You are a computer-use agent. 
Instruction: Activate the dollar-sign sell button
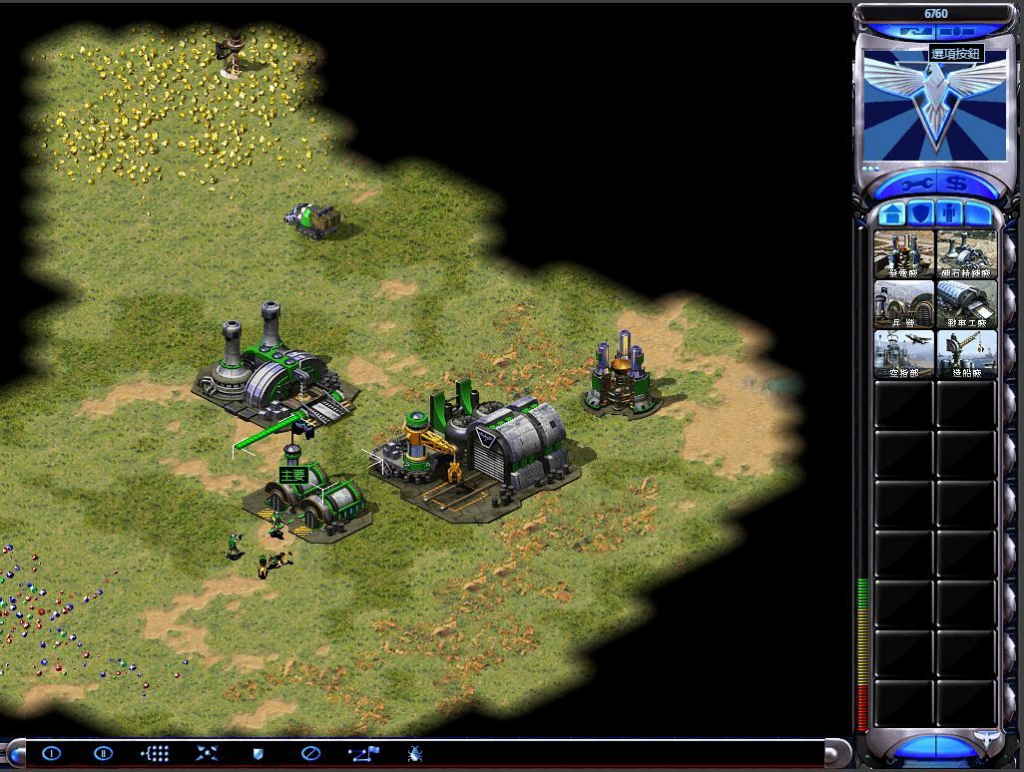[957, 184]
